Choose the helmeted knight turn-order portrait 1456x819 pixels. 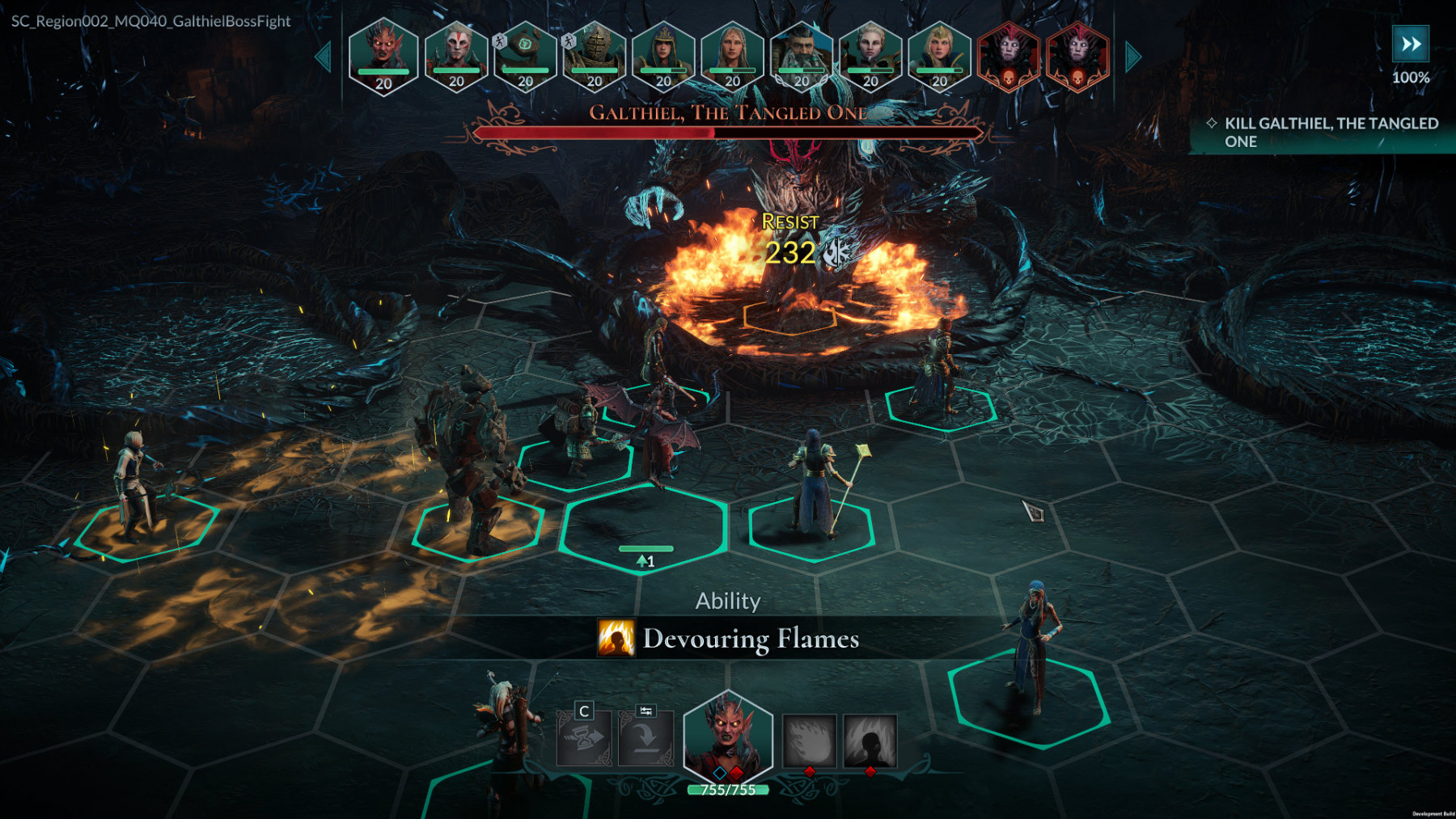[x=595, y=55]
